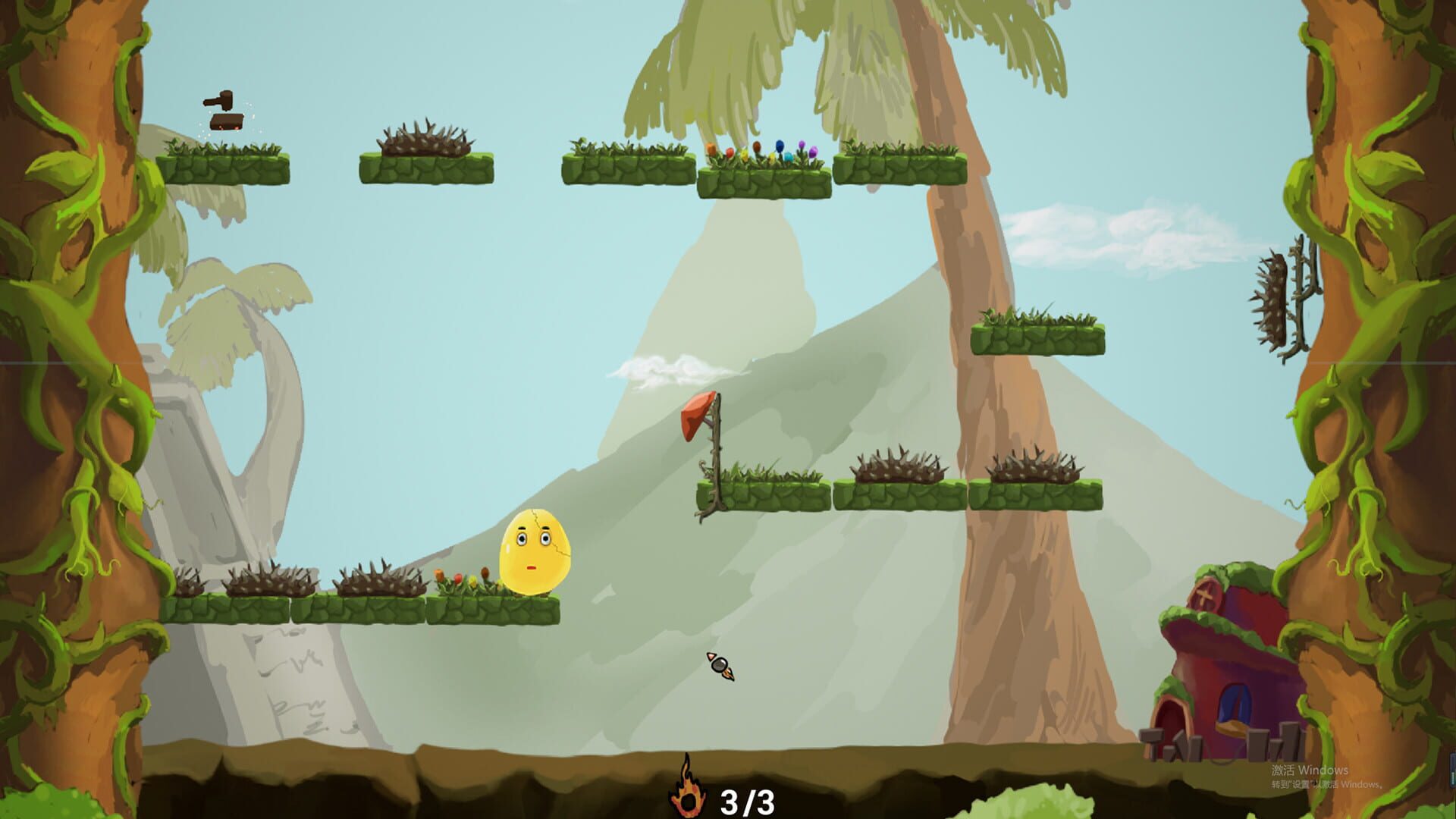
Task: Click the red mushroom on the vine
Action: point(698,419)
